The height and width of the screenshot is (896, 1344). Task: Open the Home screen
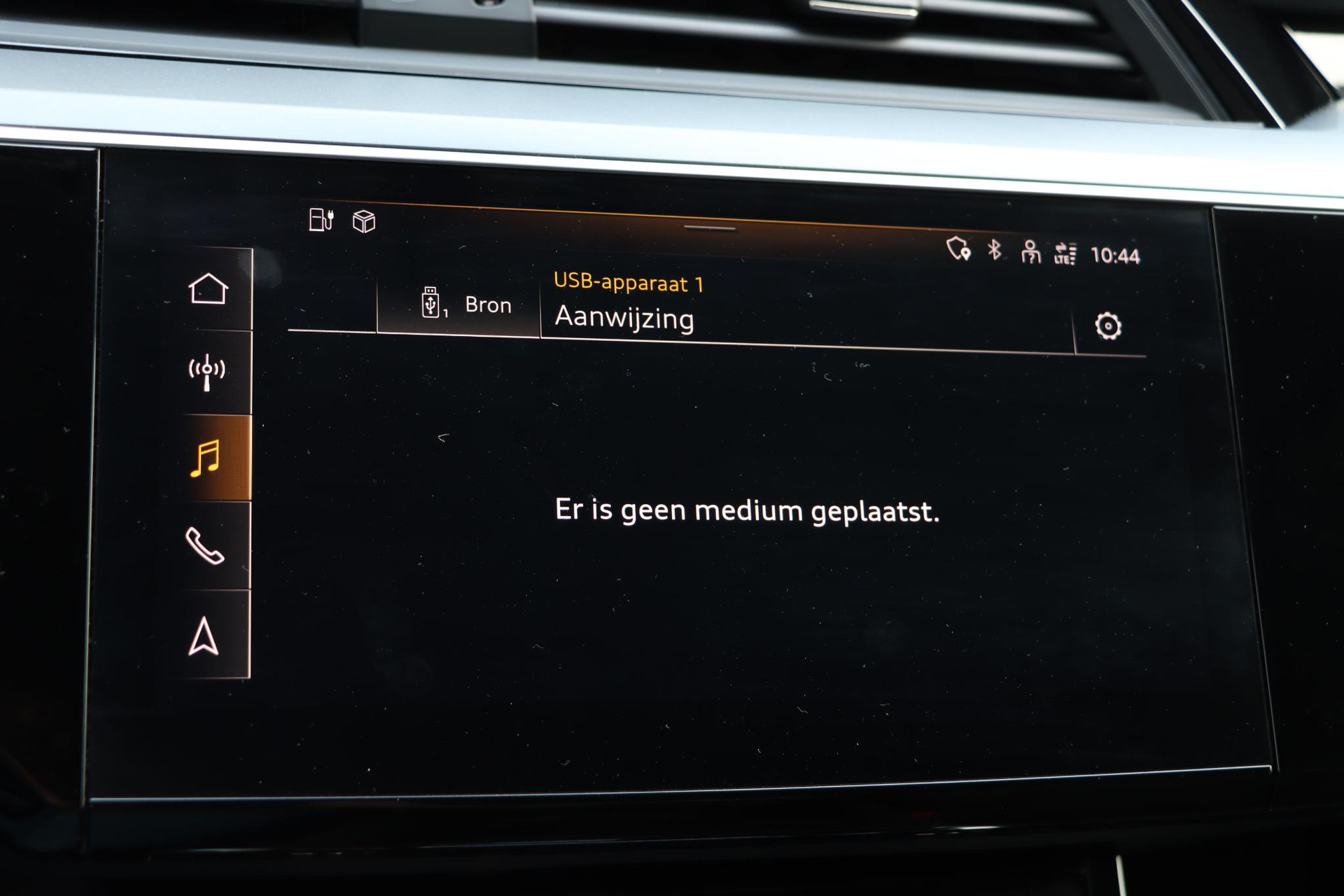208,288
